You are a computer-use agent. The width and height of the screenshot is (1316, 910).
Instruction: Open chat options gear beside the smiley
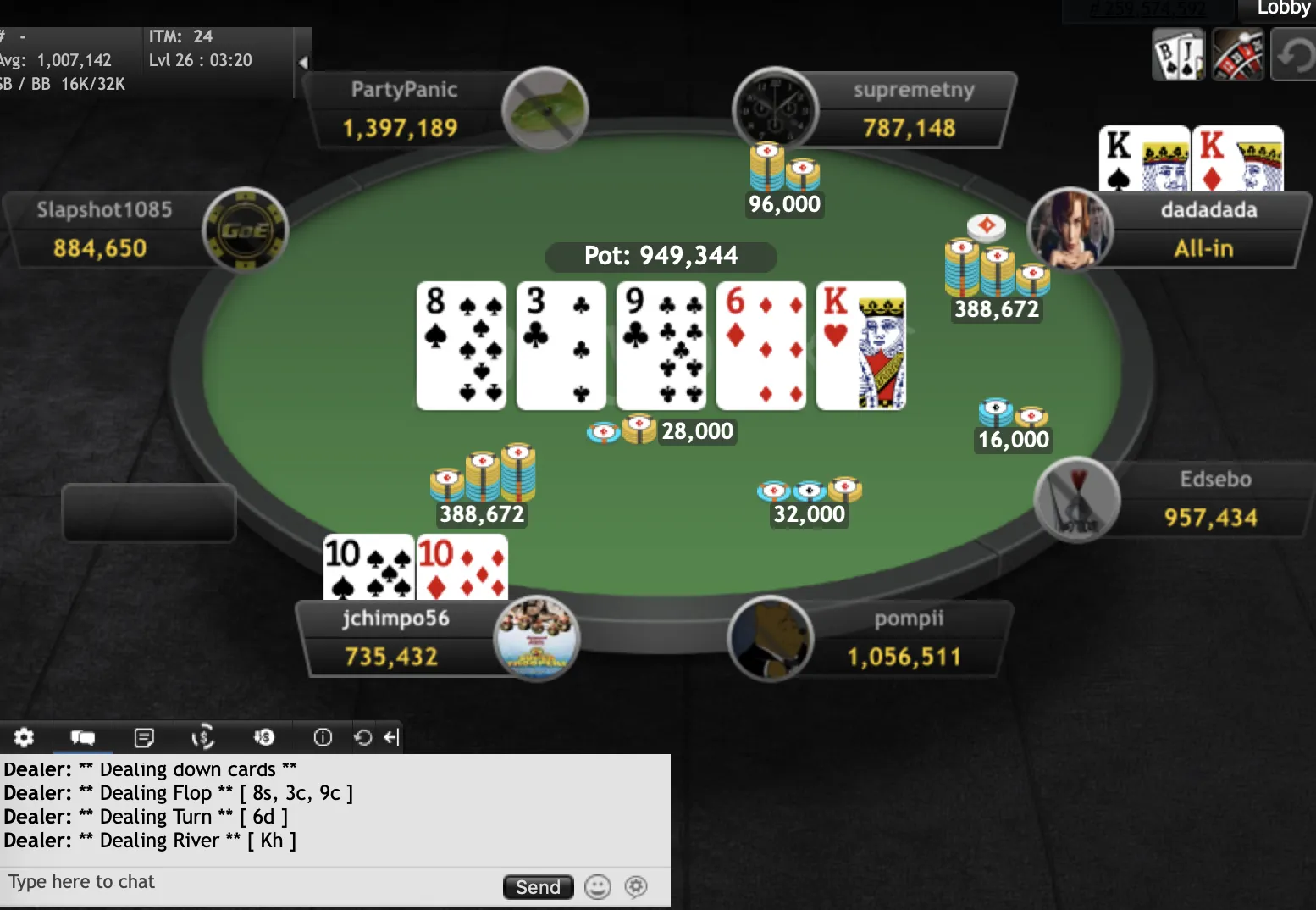636,887
